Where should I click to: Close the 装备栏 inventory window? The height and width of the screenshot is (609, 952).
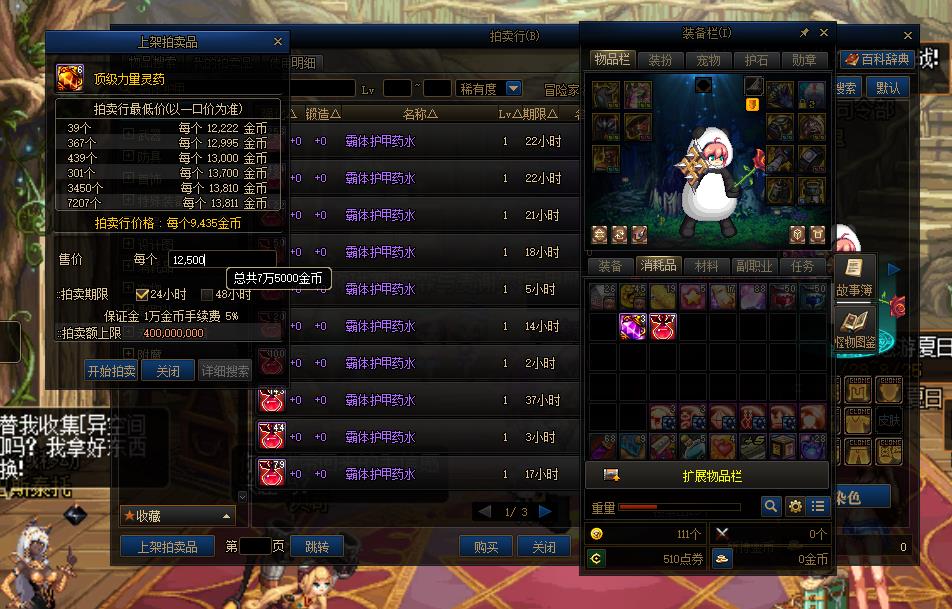823,34
